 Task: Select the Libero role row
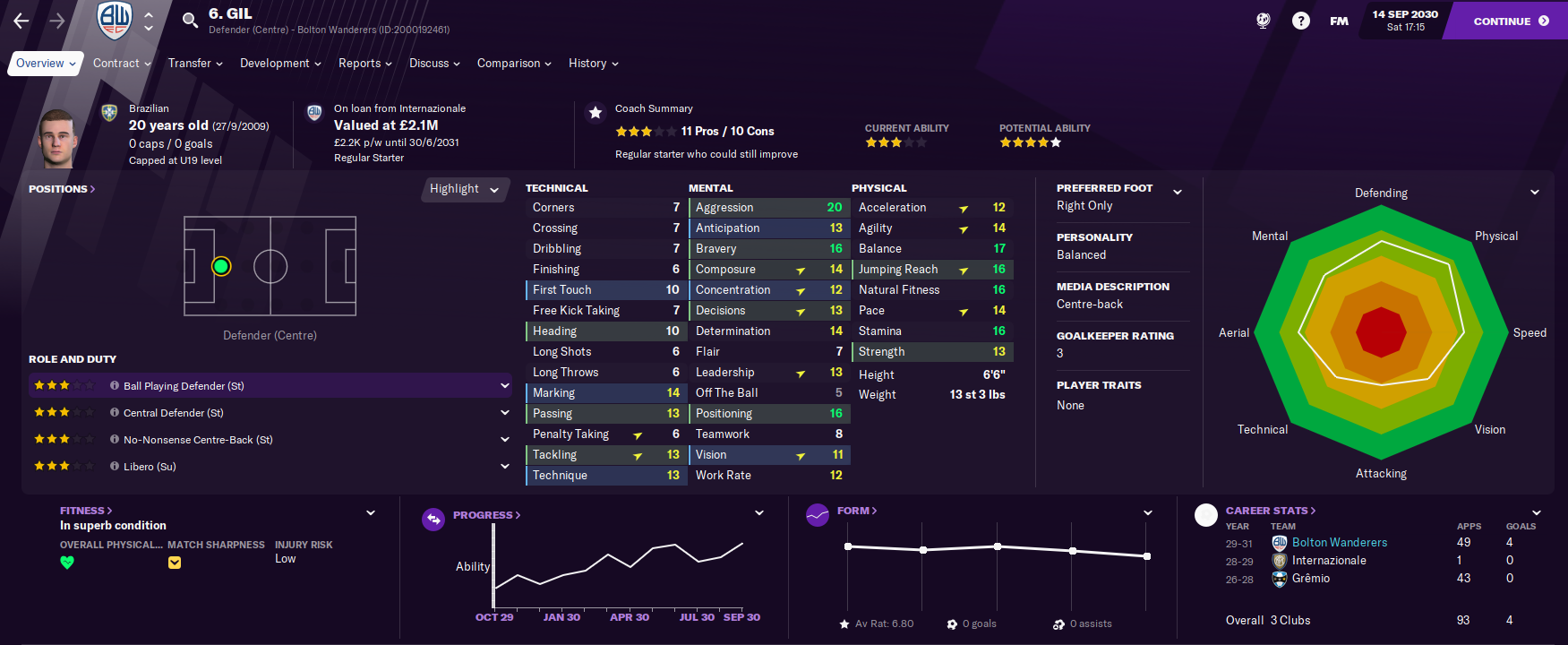tap(150, 467)
